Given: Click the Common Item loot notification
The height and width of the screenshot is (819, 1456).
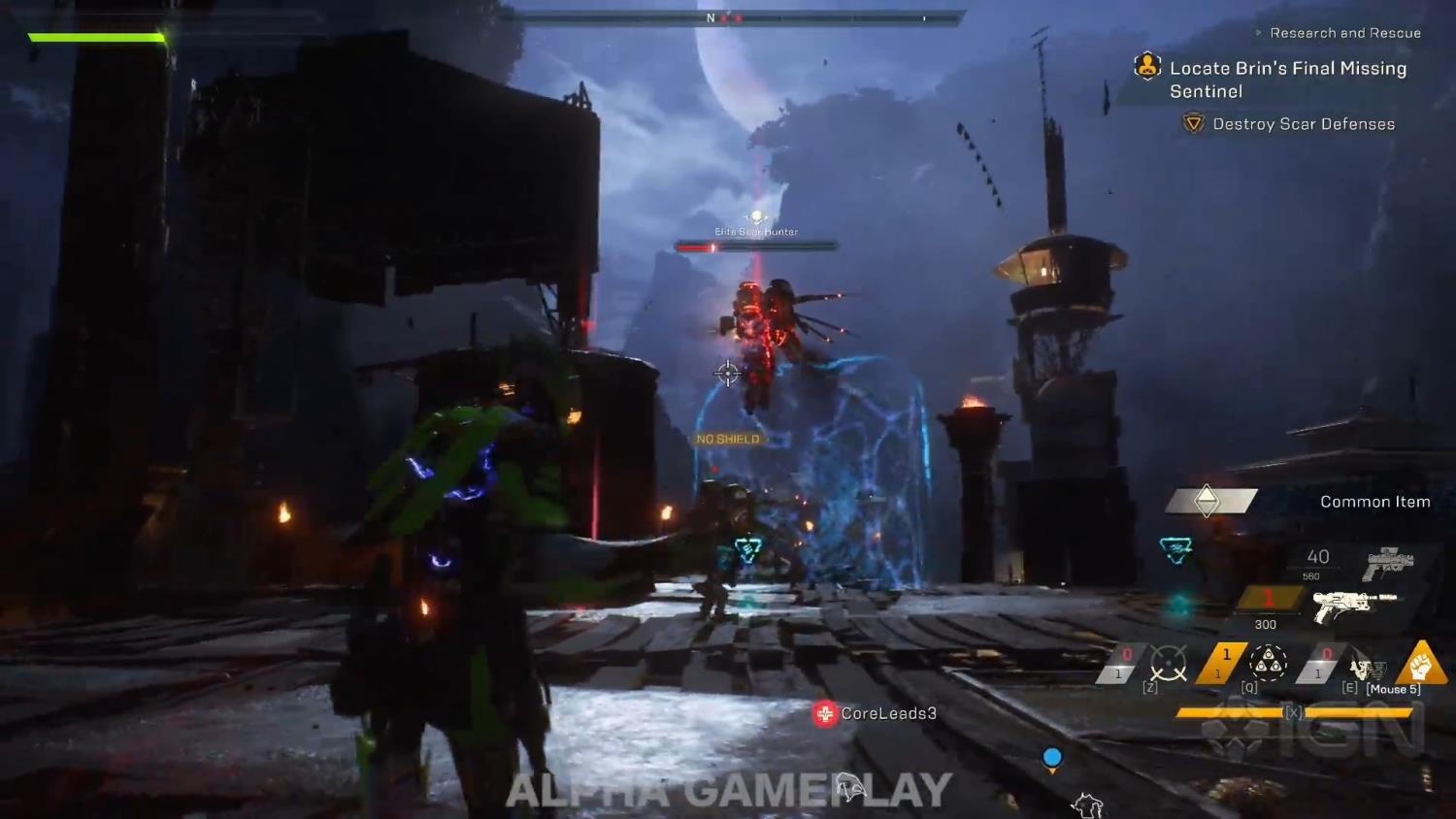Looking at the screenshot, I should (x=1373, y=502).
